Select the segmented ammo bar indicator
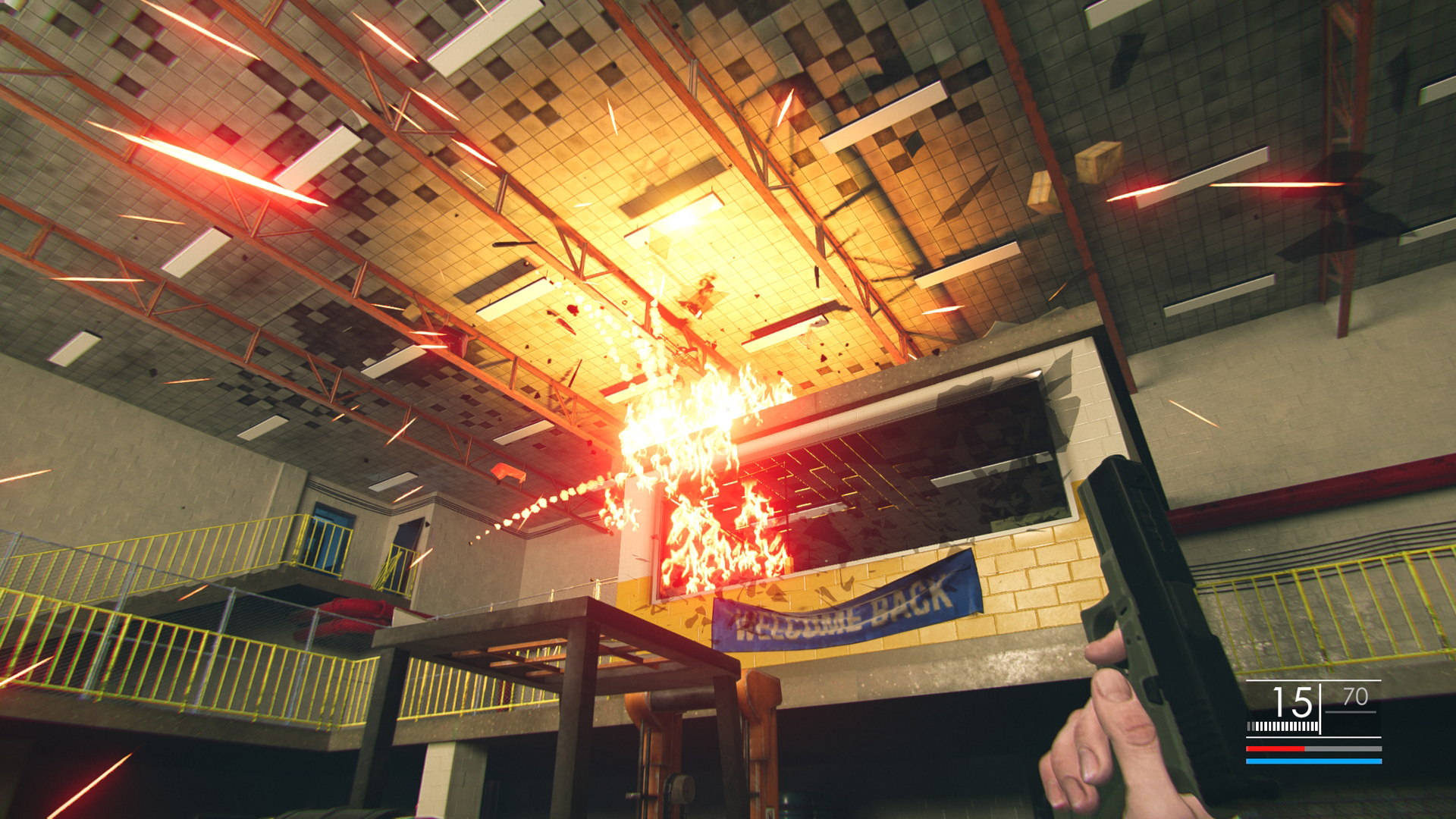The width and height of the screenshot is (1456, 819). (x=1283, y=726)
